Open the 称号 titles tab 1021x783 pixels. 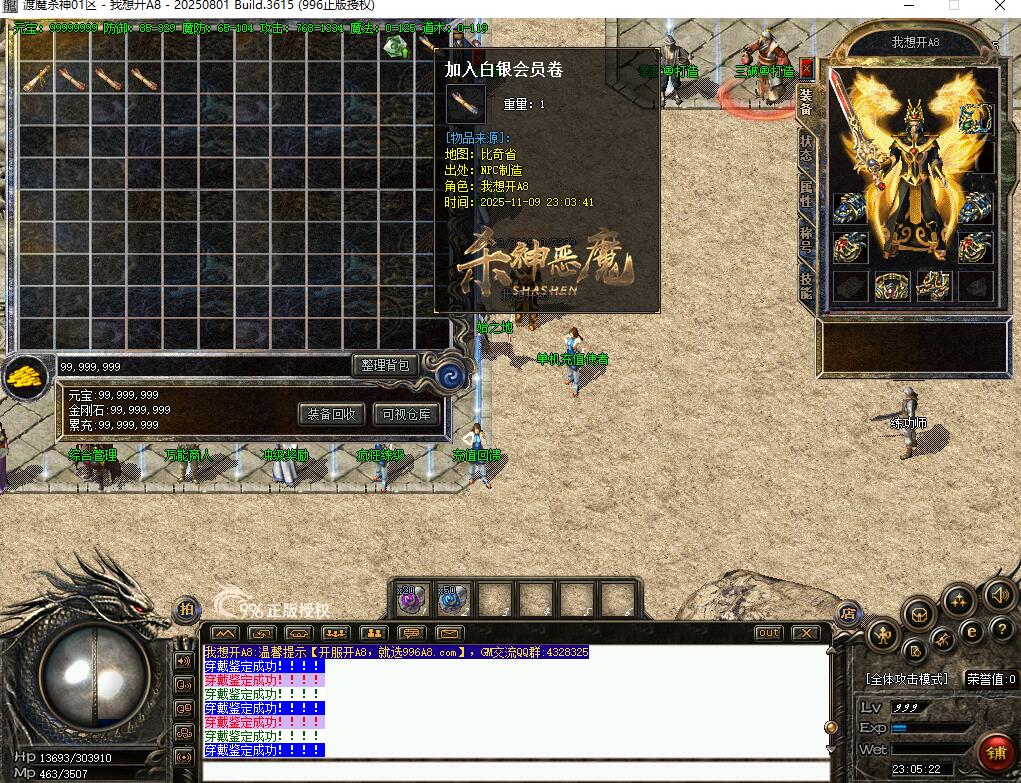click(x=806, y=239)
